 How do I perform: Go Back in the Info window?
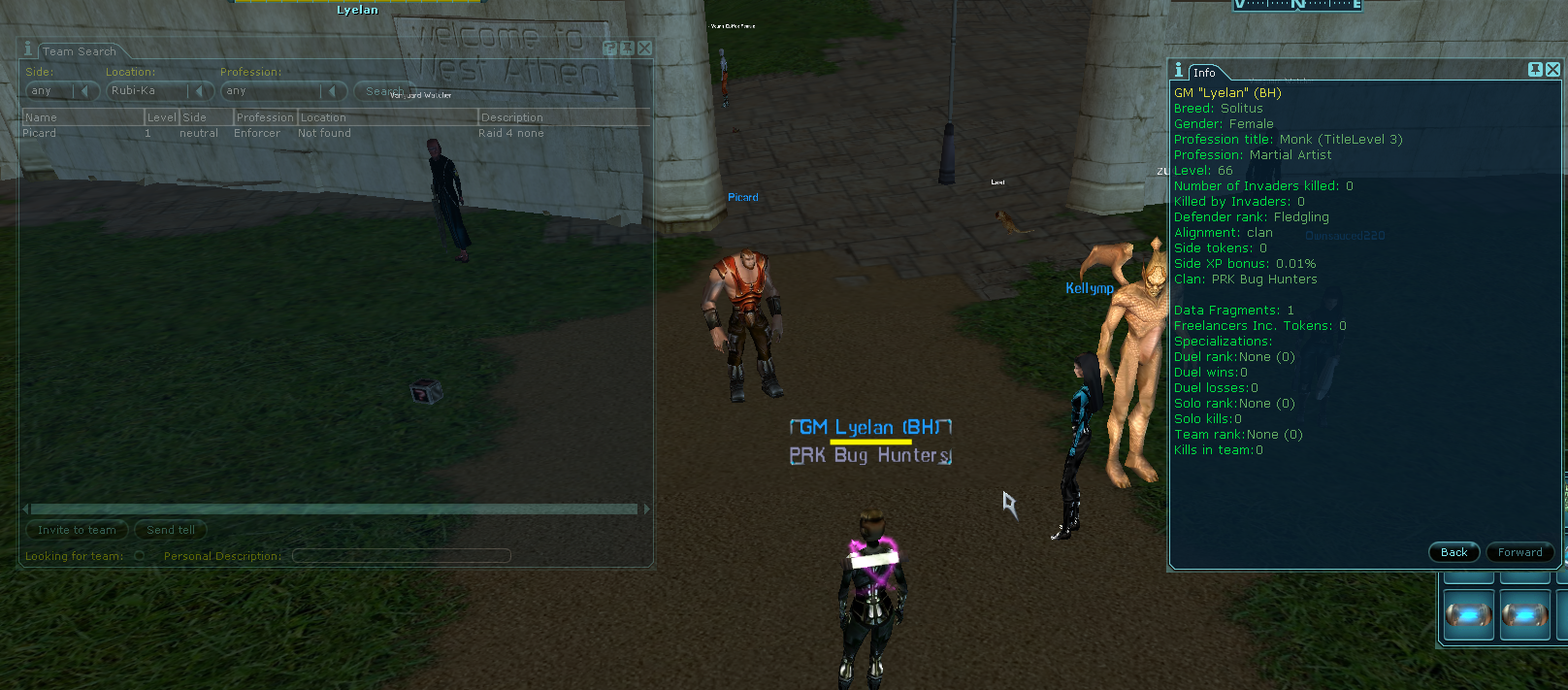point(1454,552)
